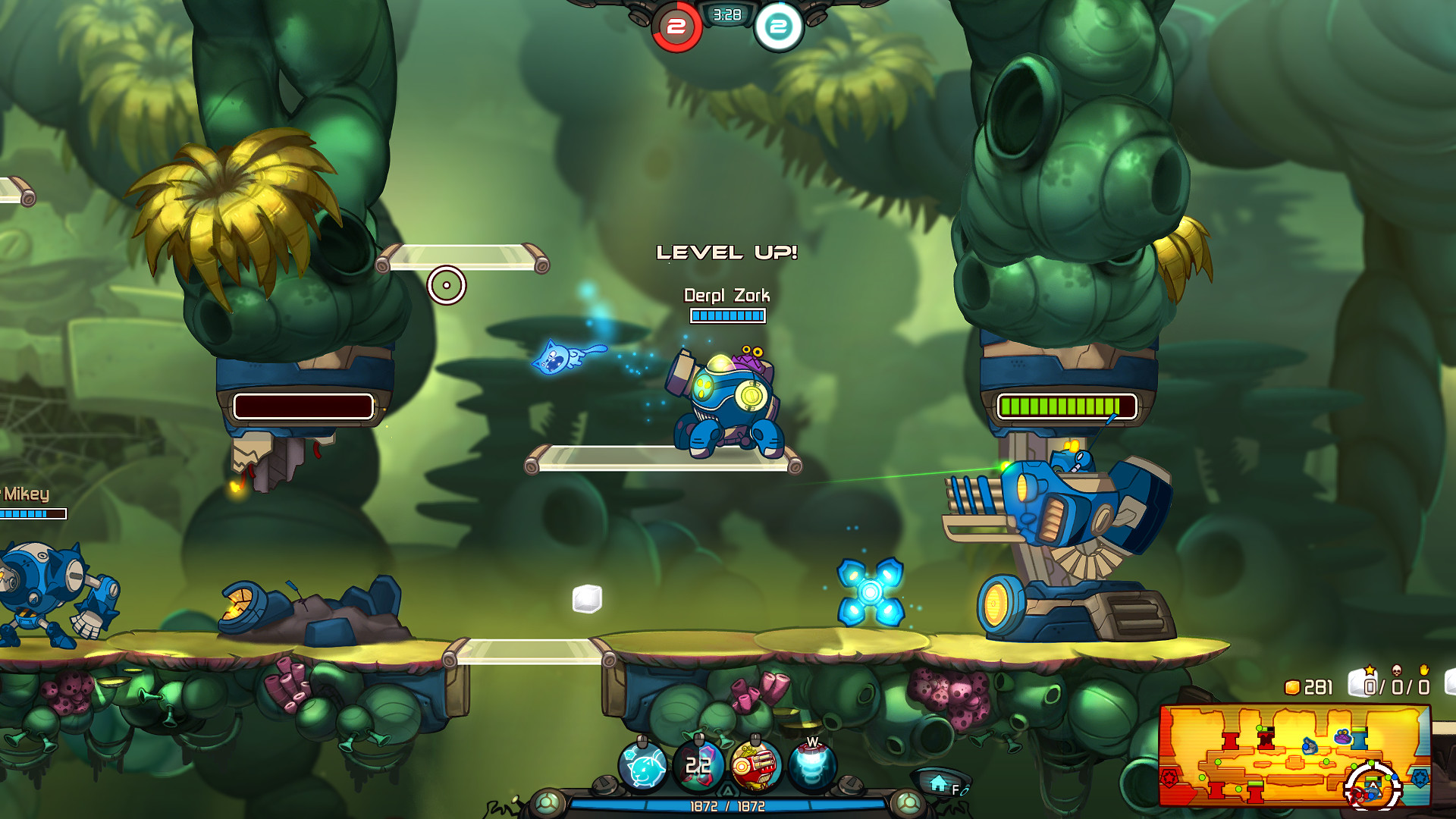Click the assist hand icon top right
Image resolution: width=1456 pixels, height=819 pixels.
coord(1424,671)
